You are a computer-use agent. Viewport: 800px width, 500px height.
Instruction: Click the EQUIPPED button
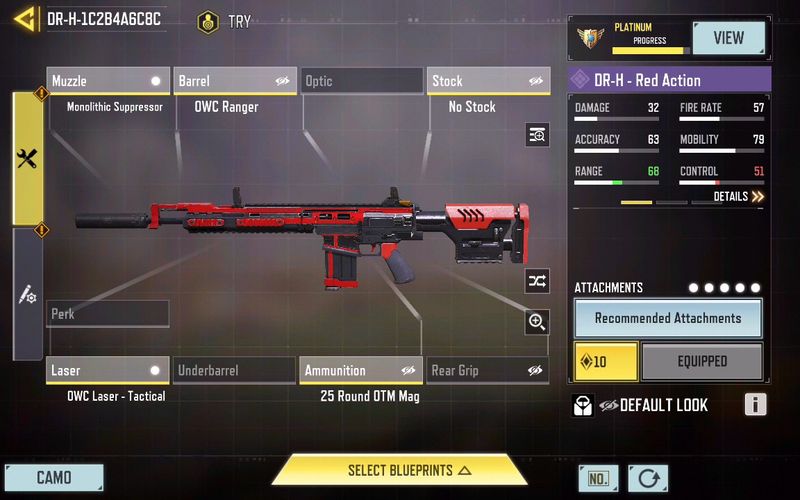pos(702,361)
